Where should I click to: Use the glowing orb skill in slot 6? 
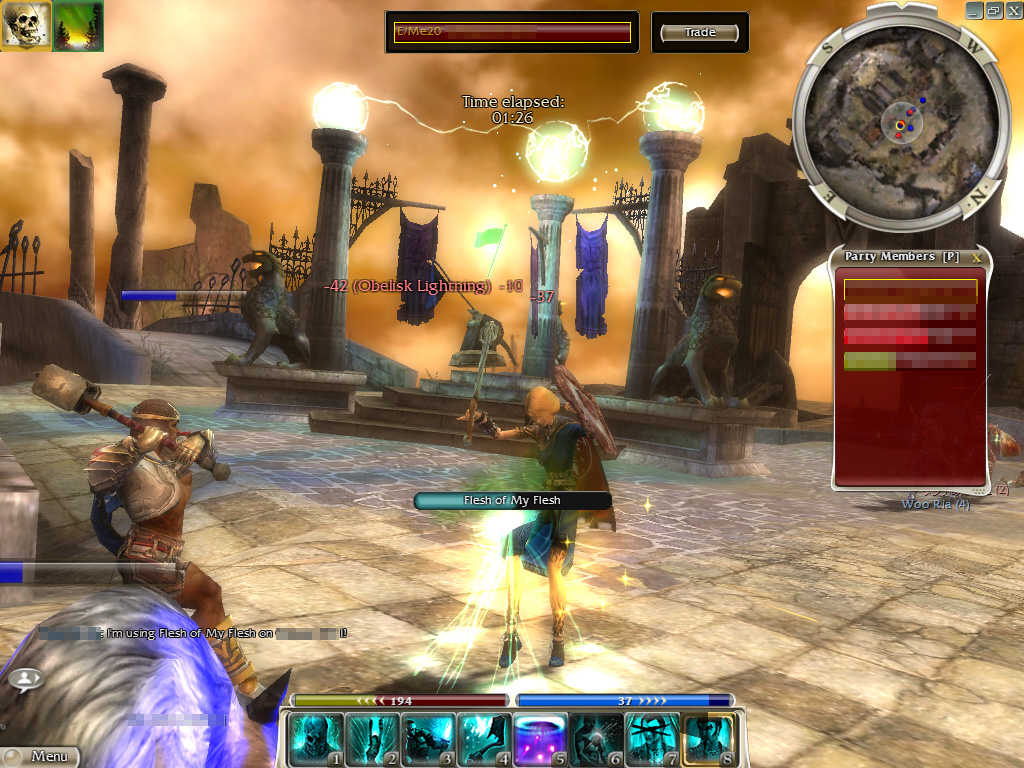coord(597,739)
